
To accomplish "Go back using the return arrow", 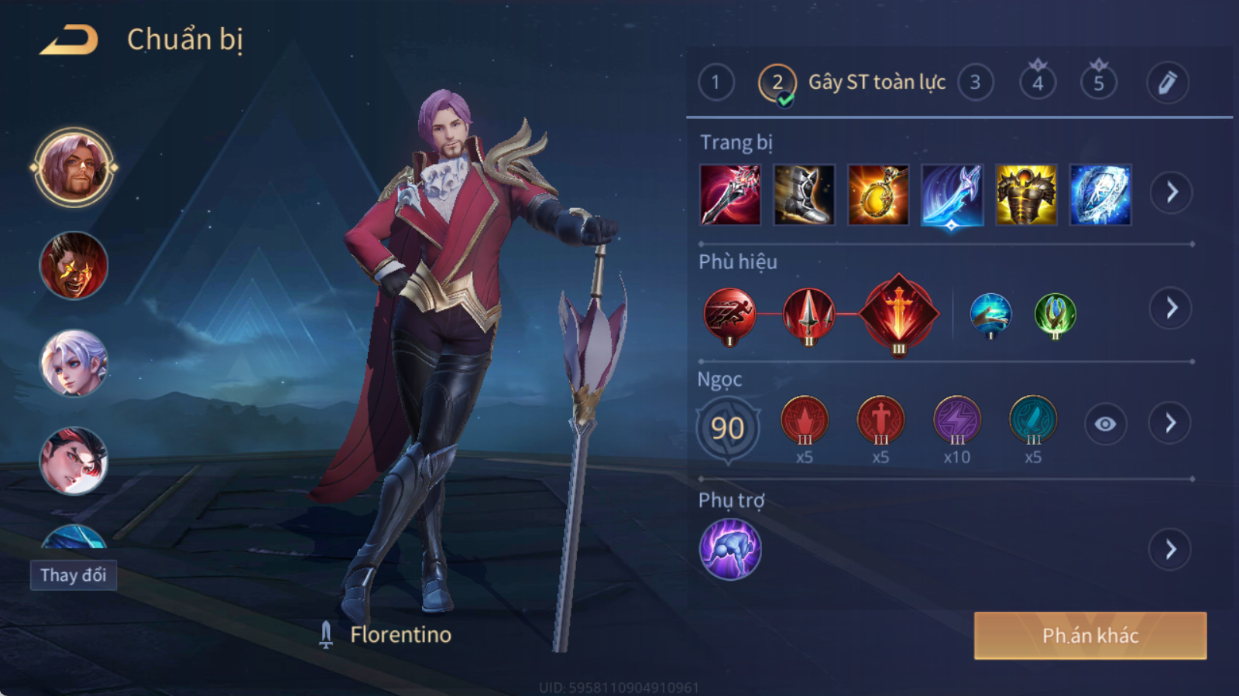I will (68, 41).
